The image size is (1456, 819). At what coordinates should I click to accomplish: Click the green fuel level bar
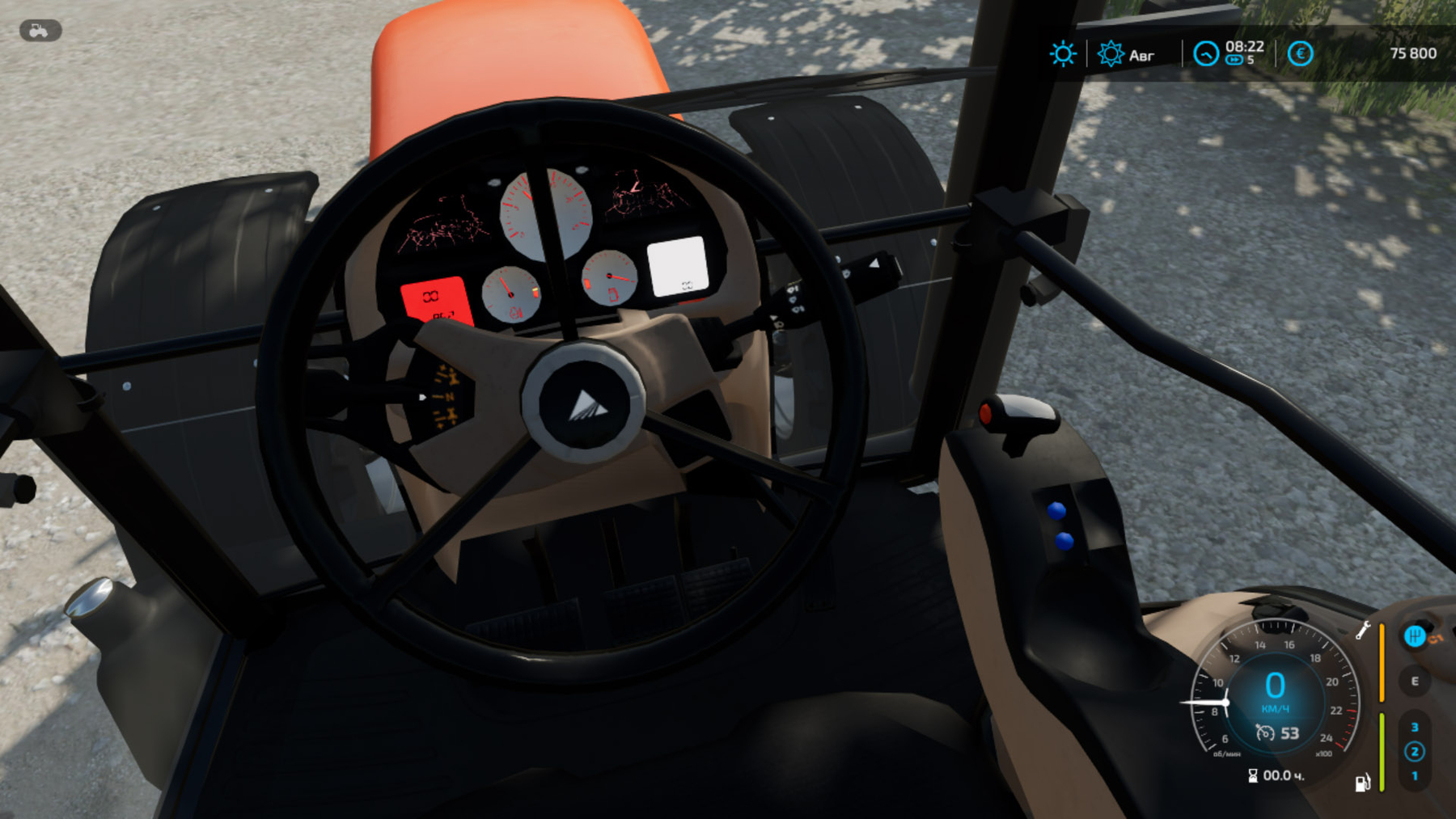click(1382, 750)
